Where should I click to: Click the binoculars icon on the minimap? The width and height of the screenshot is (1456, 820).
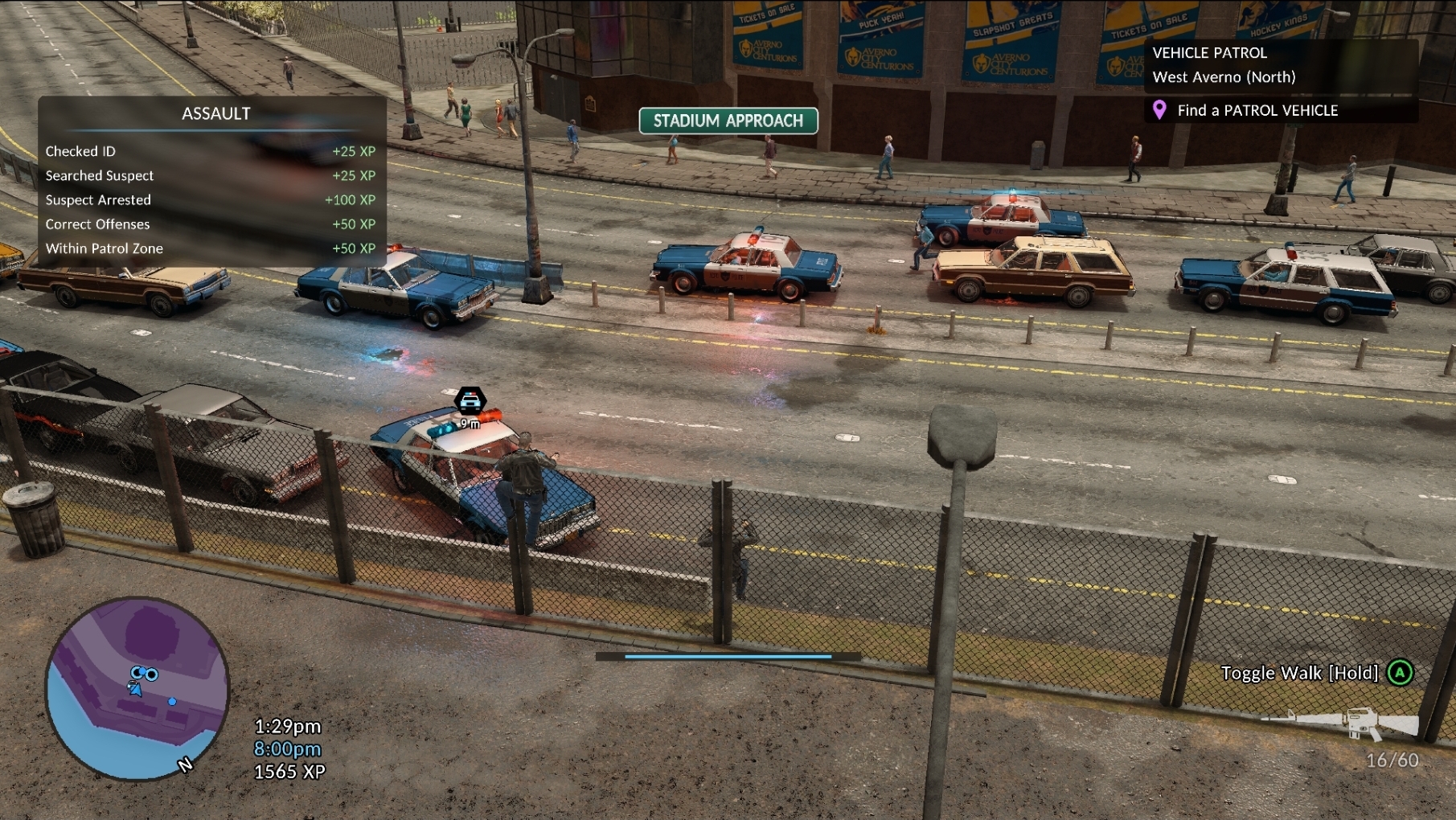(145, 673)
